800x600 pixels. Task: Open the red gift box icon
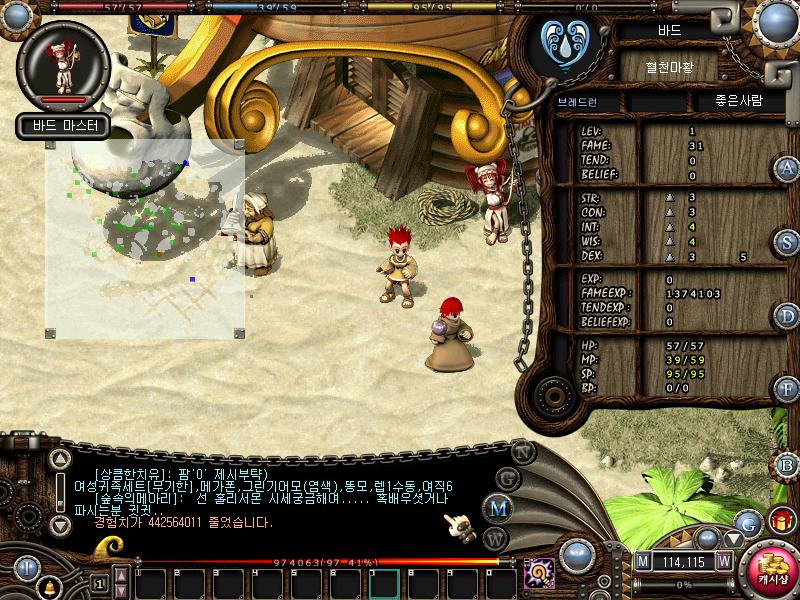coord(780,520)
